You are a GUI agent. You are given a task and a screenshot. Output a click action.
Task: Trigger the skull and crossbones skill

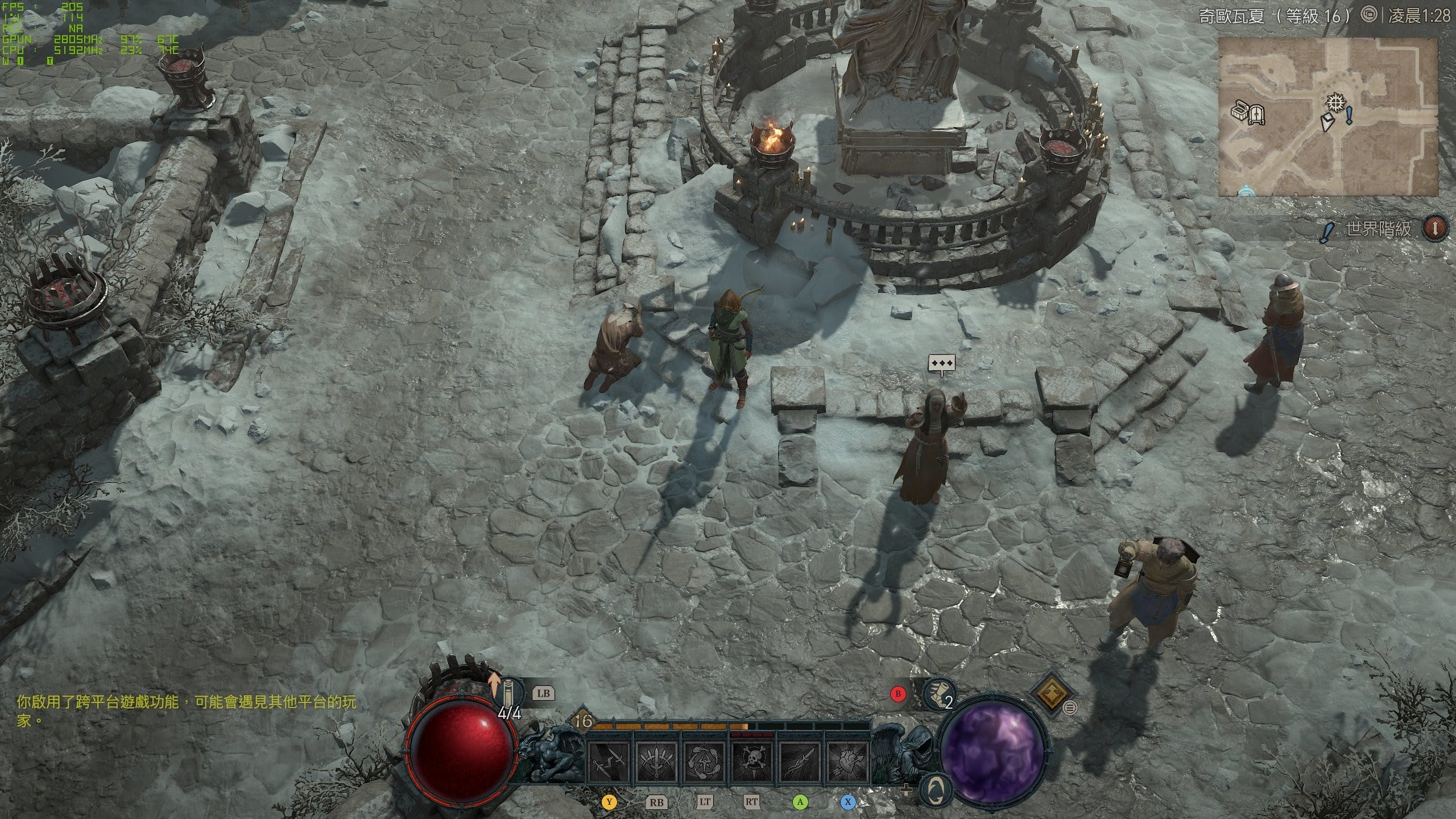click(752, 762)
